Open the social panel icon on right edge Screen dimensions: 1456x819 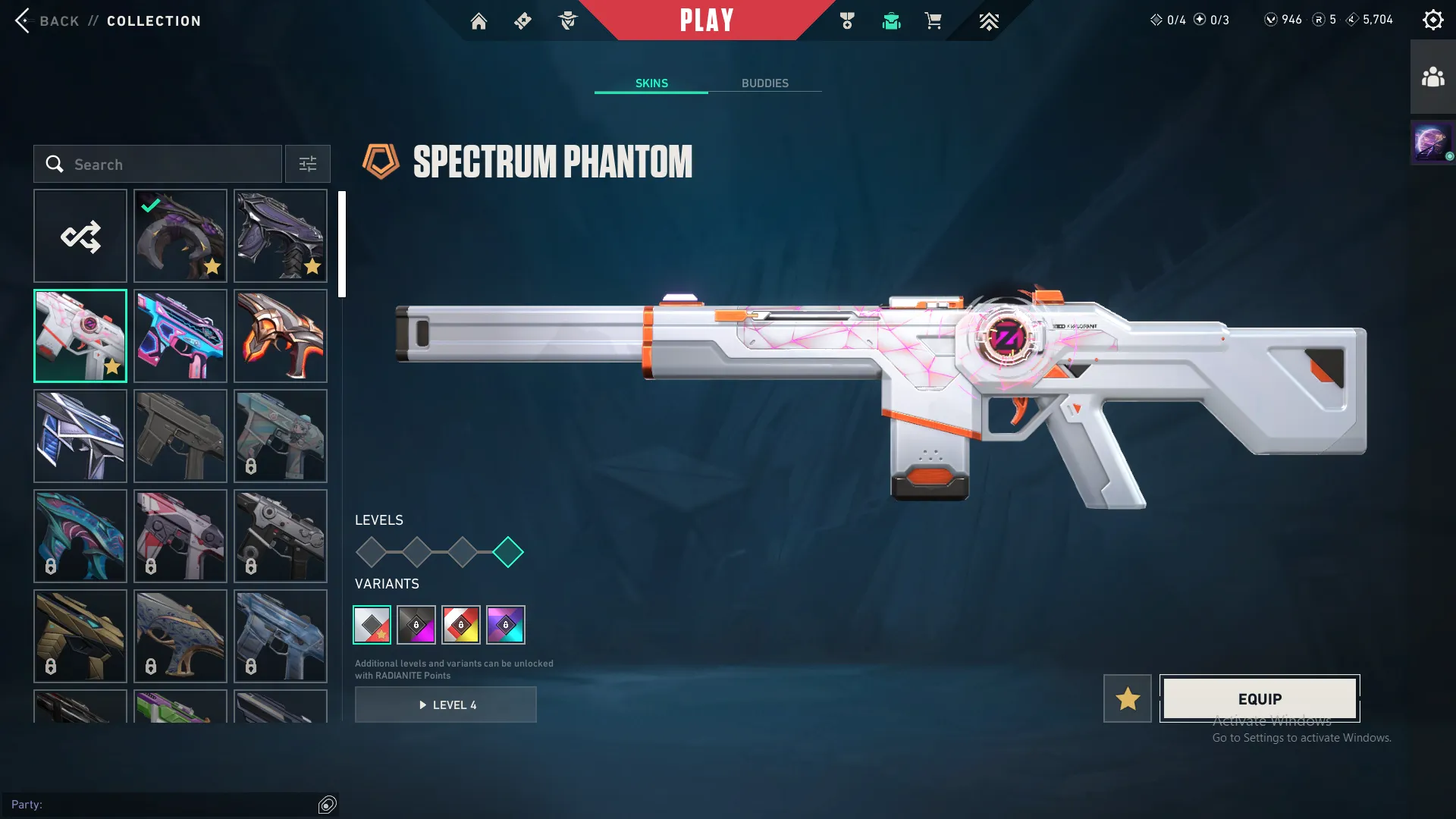click(x=1432, y=75)
